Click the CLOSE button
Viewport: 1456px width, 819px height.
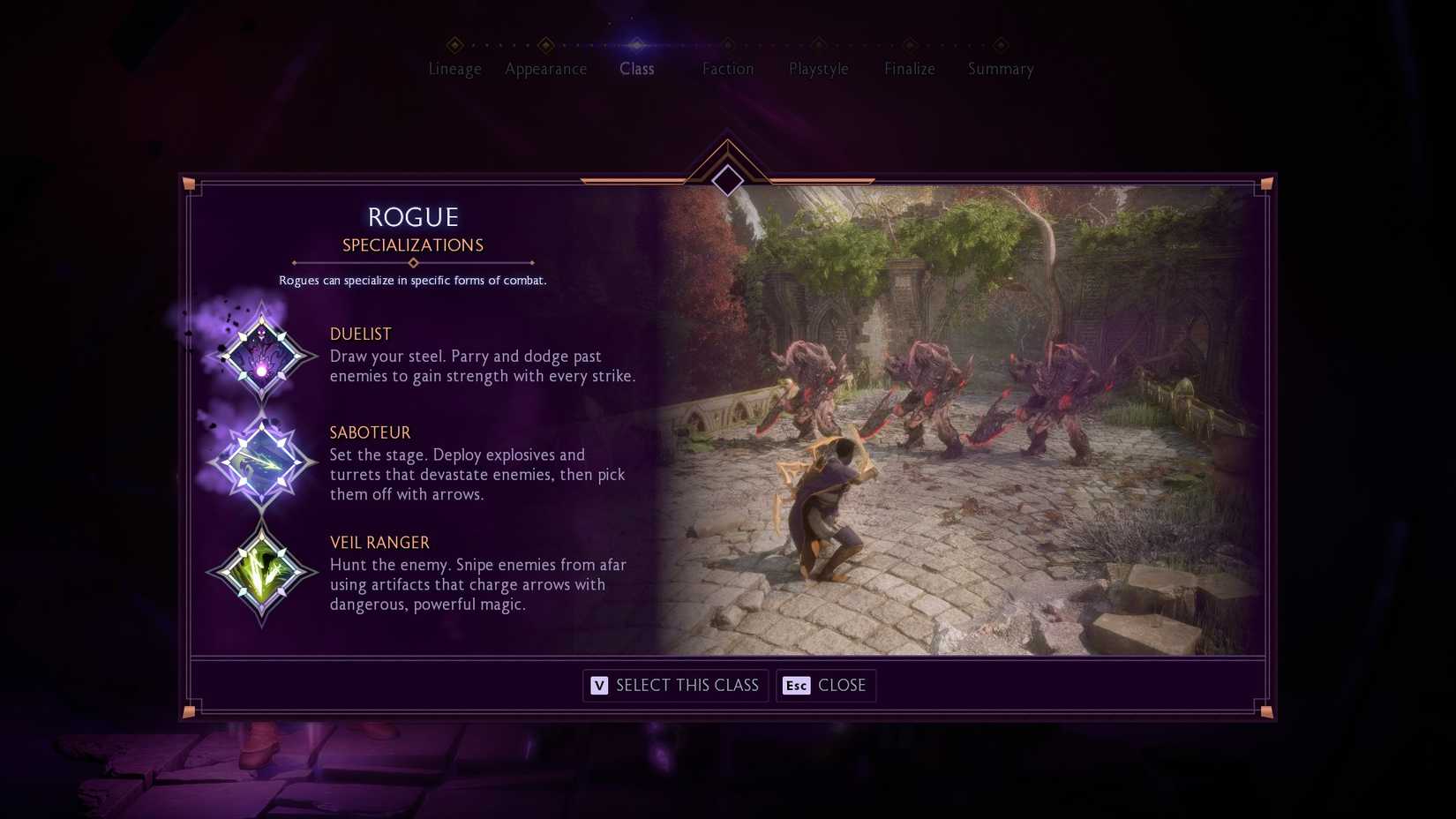pyautogui.click(x=826, y=686)
